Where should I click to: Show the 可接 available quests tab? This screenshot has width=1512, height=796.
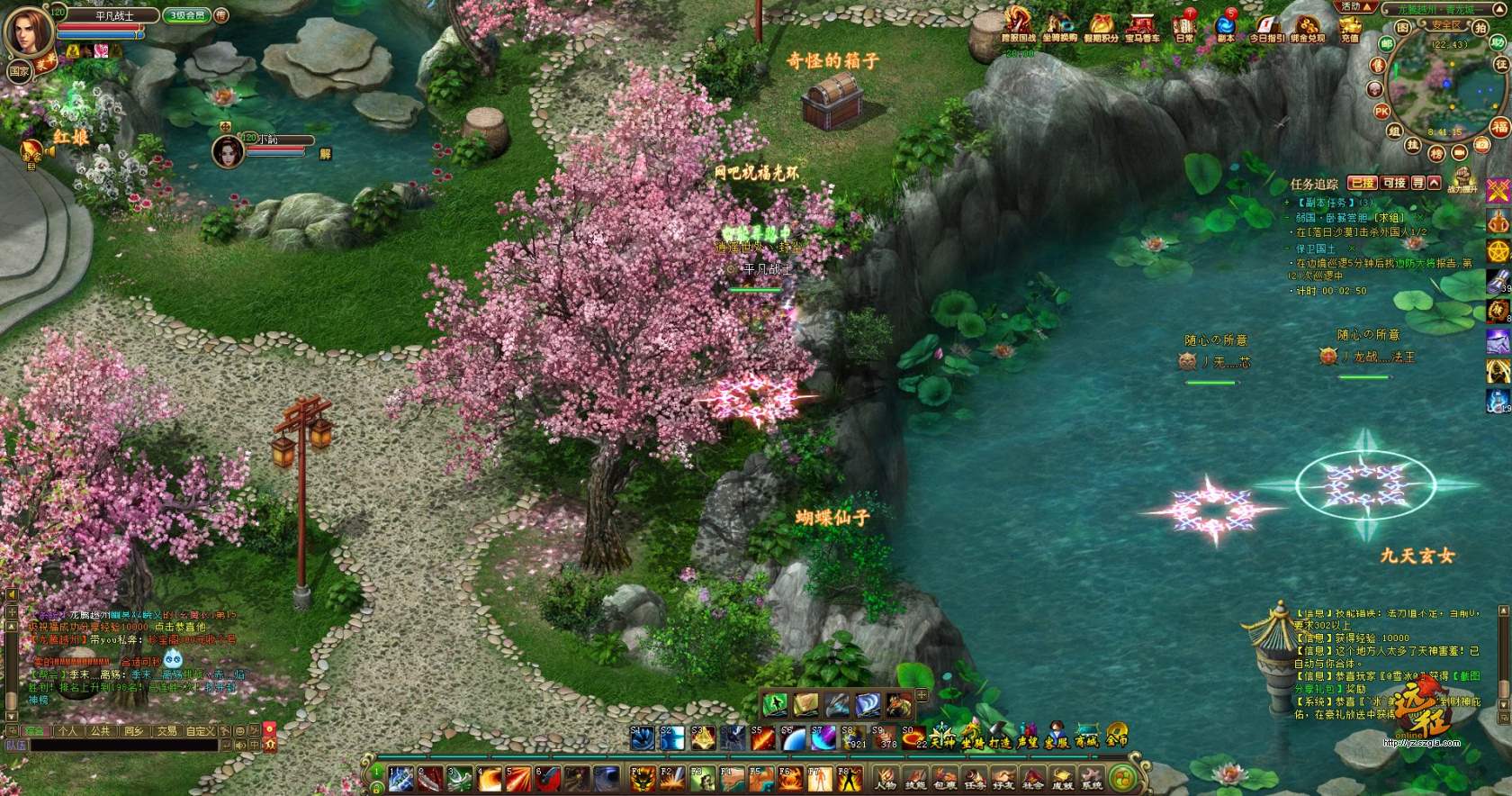tap(1394, 183)
